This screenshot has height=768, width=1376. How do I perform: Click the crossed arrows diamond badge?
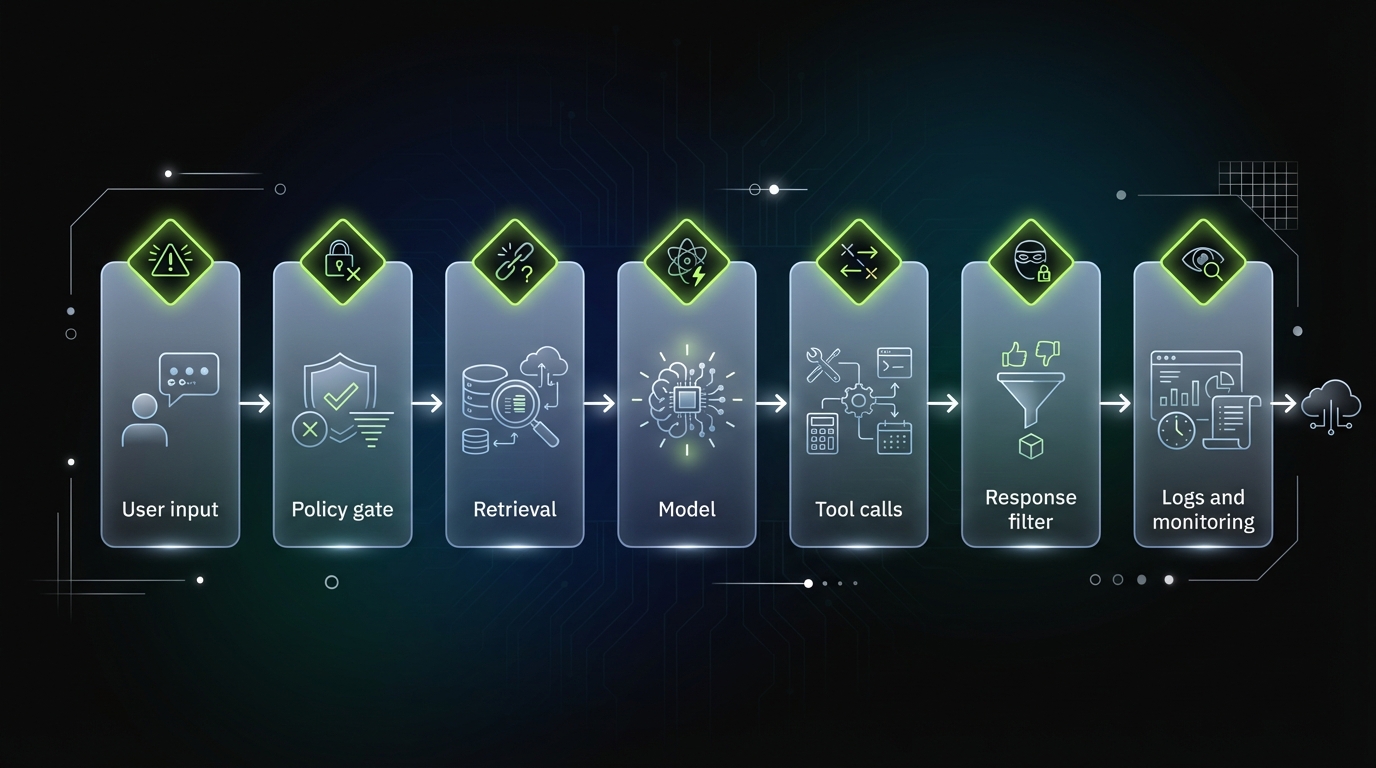tap(858, 262)
